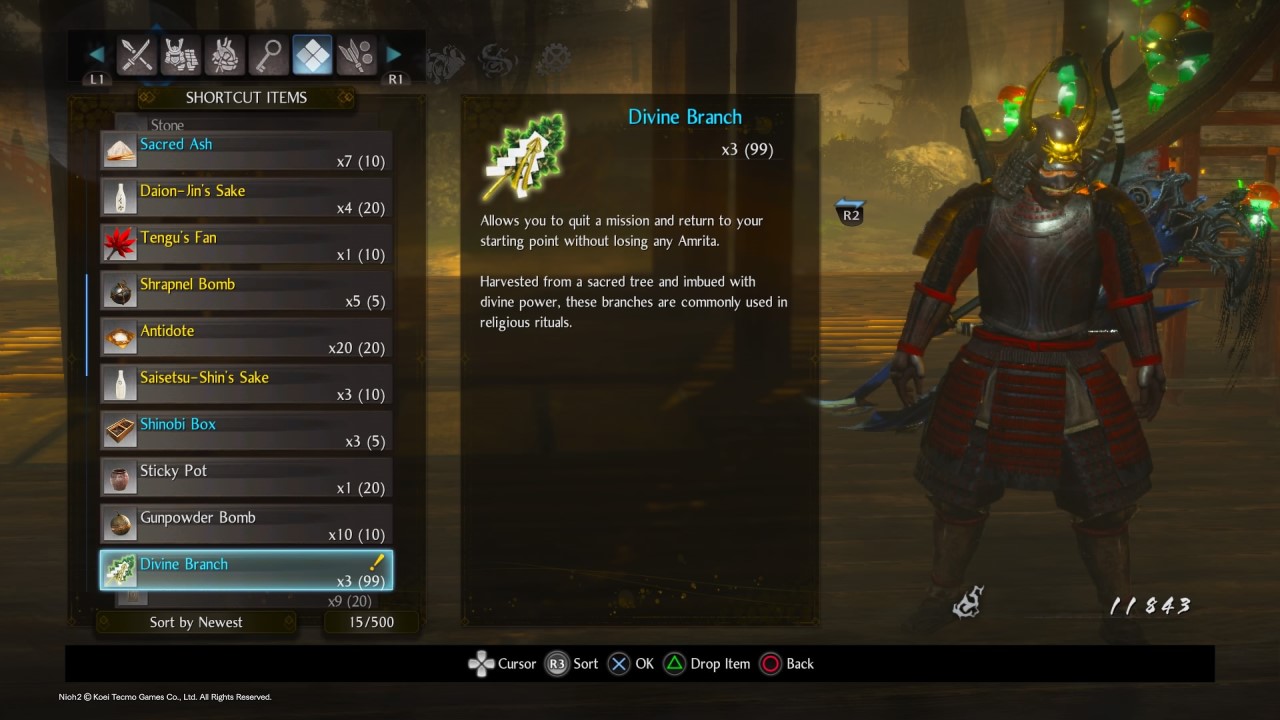Switch to the key items tab

(x=269, y=56)
